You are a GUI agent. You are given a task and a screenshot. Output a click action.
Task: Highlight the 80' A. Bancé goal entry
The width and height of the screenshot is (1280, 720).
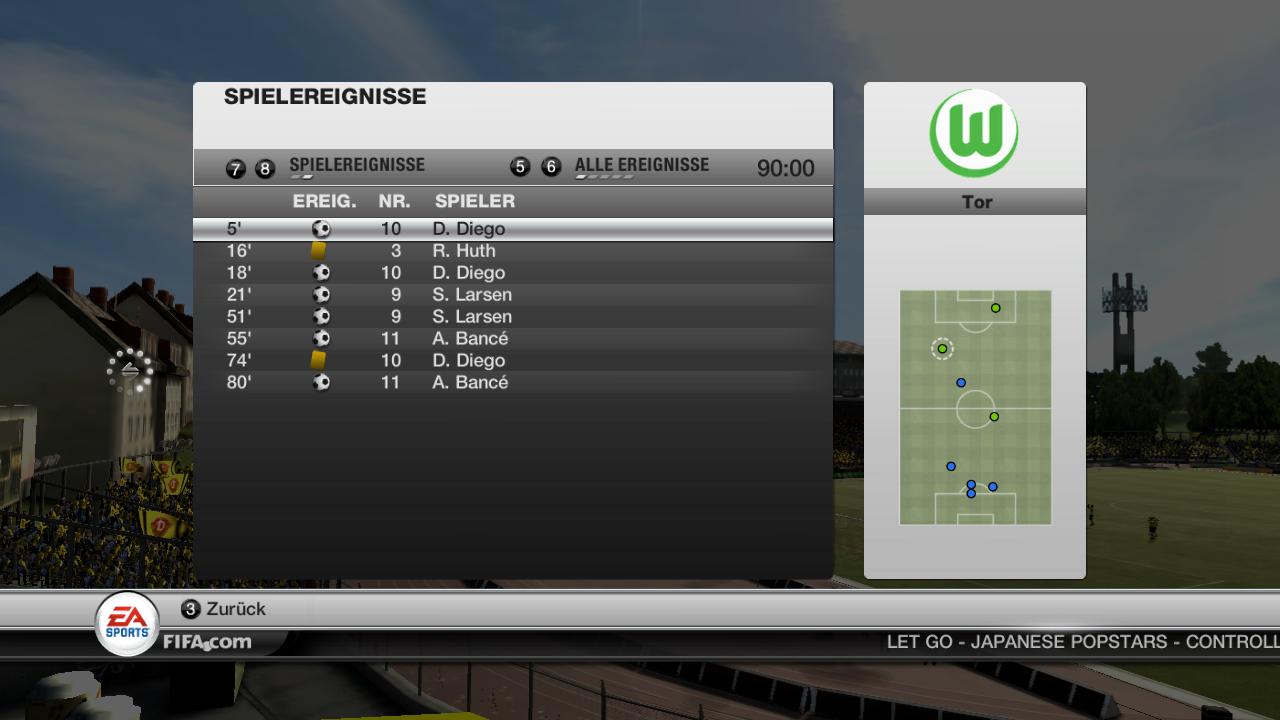(x=512, y=383)
